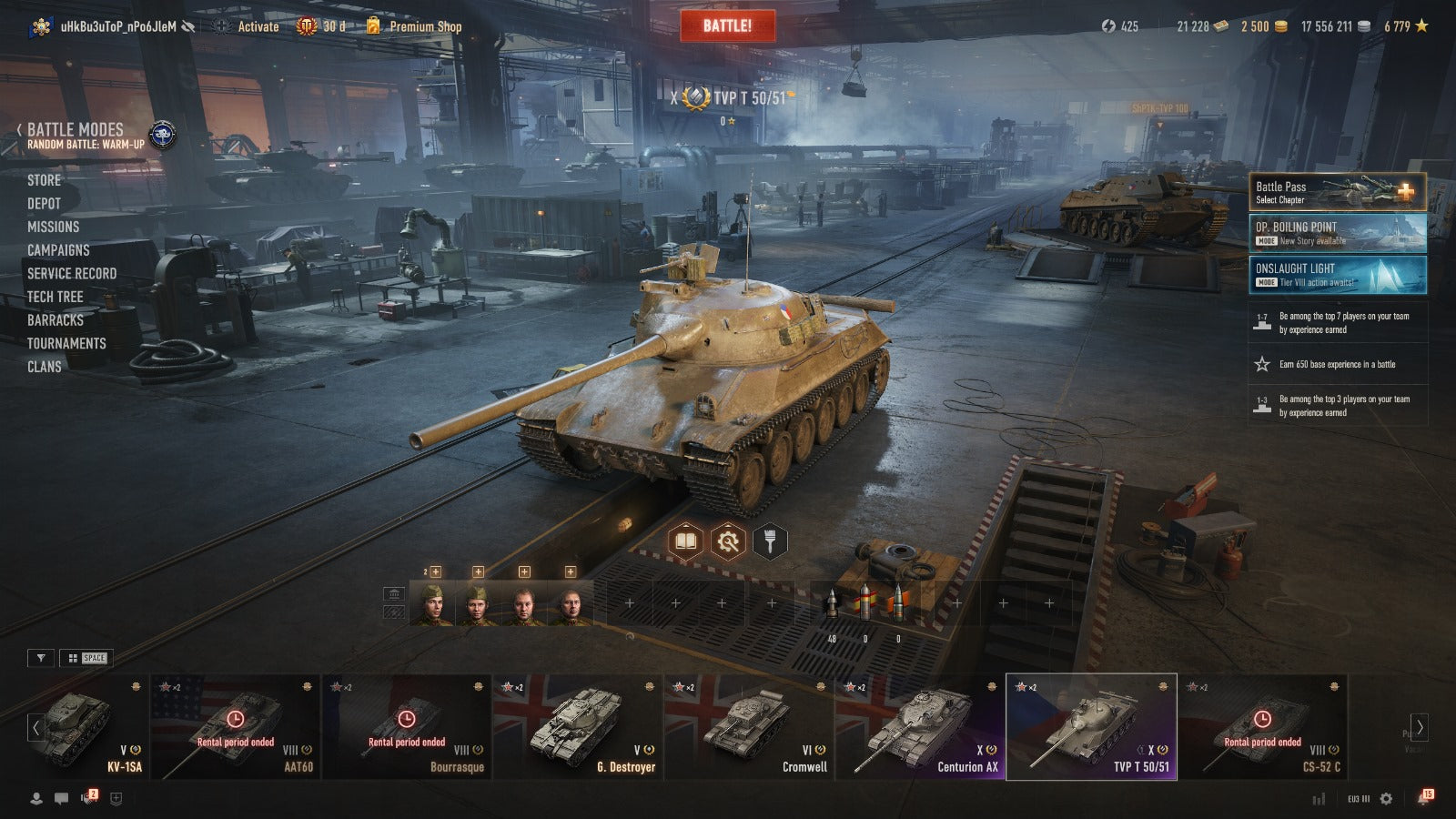
Task: Open the game settings gear icon
Action: pyautogui.click(x=1386, y=798)
